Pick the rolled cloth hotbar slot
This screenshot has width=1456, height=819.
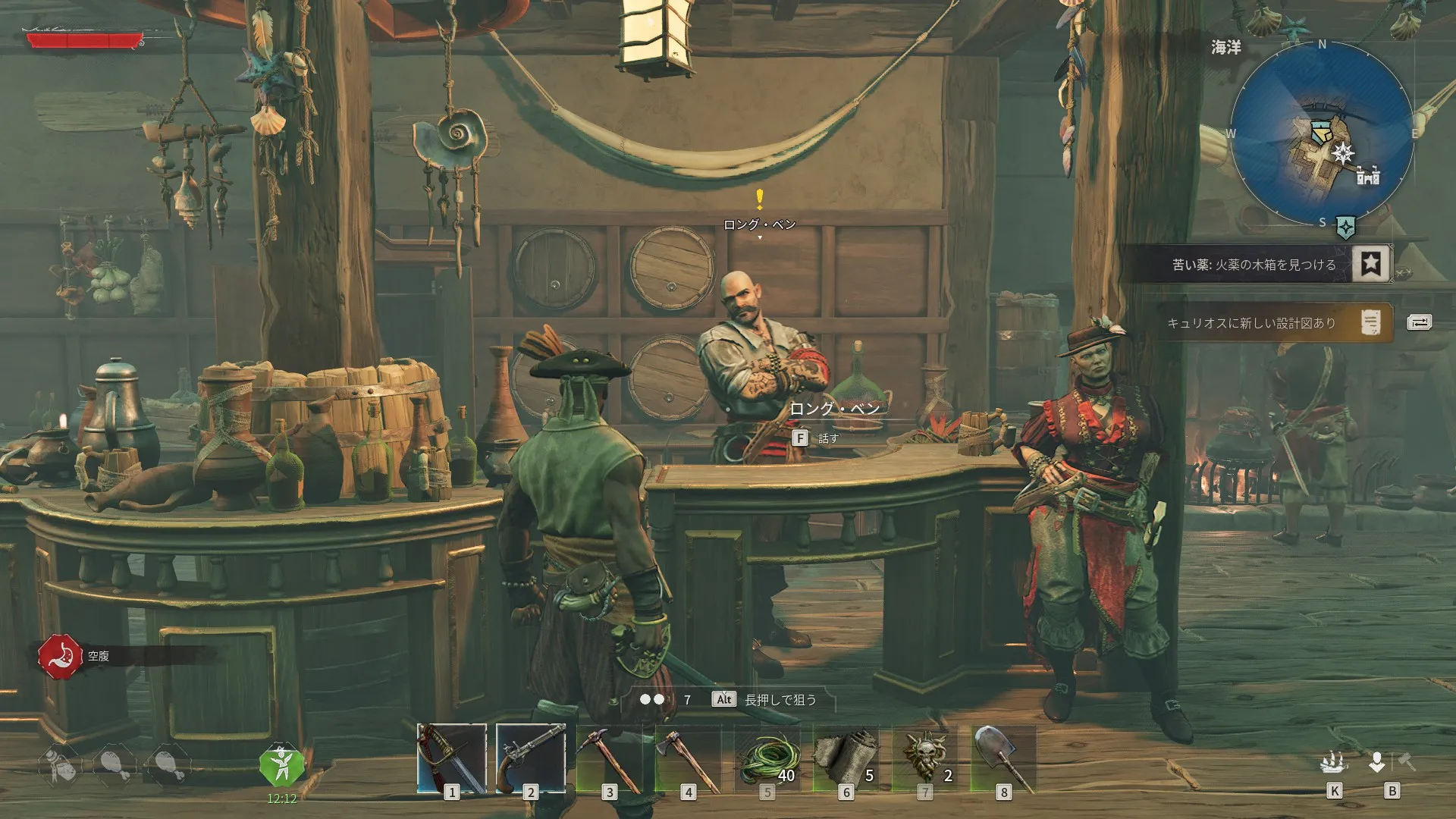(846, 758)
